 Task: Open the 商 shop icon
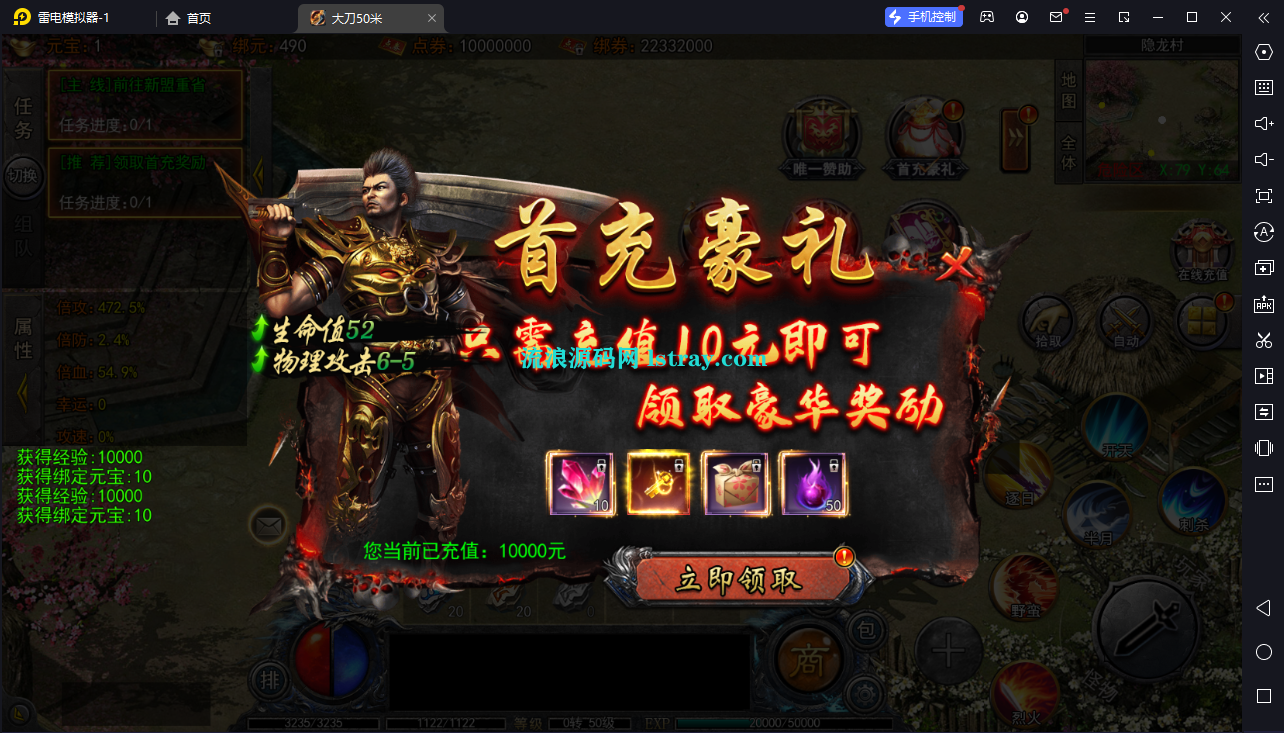click(x=808, y=657)
